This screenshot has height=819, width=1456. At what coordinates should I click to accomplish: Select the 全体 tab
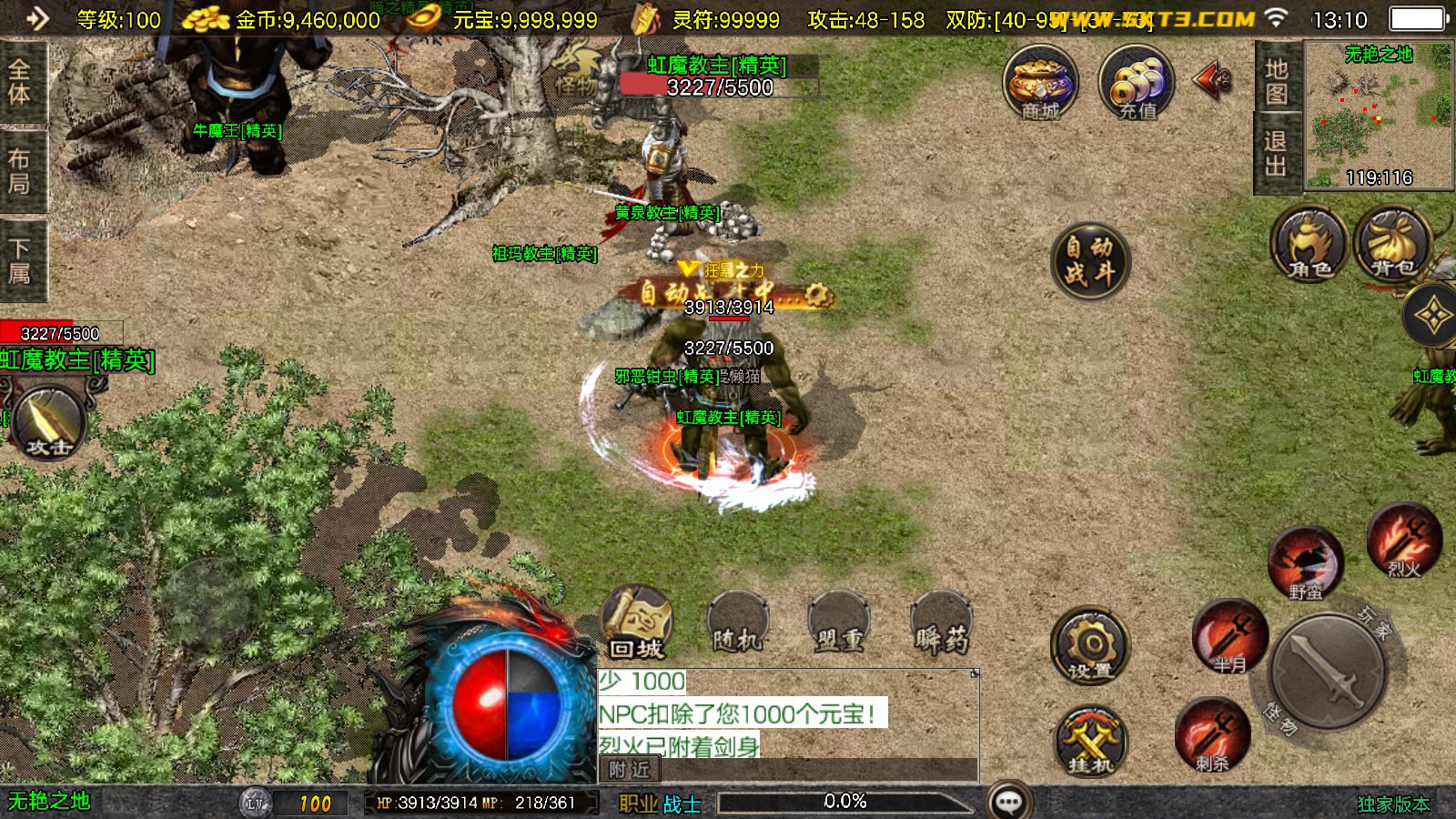point(20,82)
